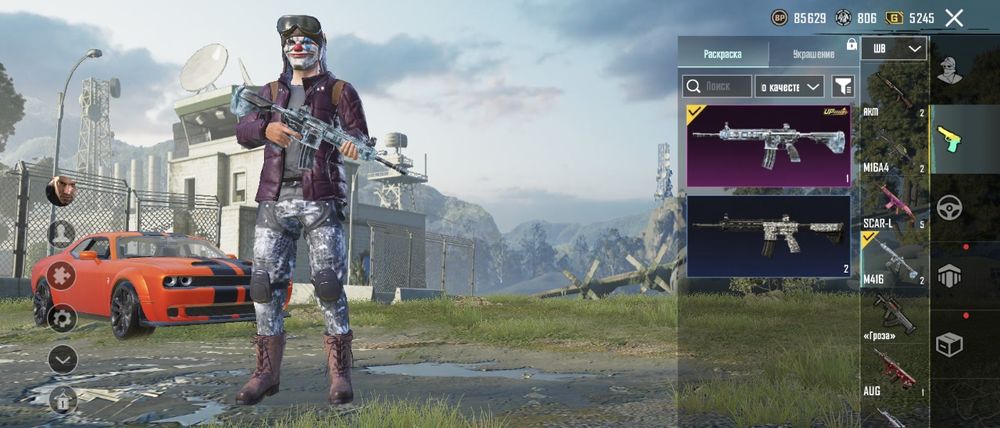Pick the Гроза weapon entry

[894, 317]
